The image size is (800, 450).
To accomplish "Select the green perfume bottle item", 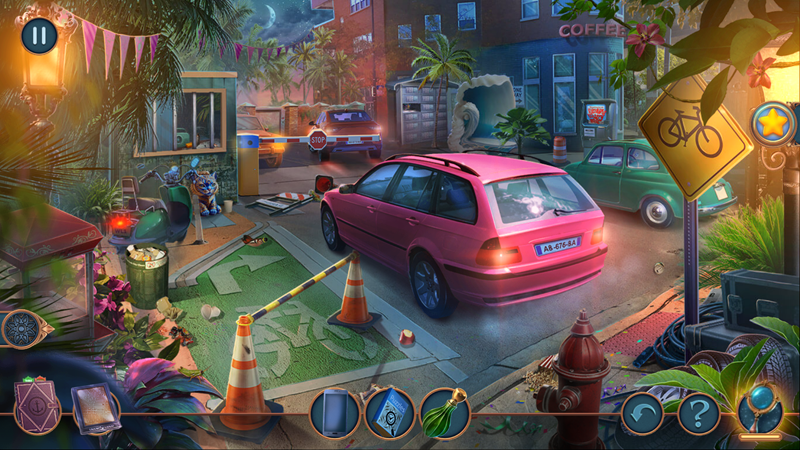I will coord(444,413).
